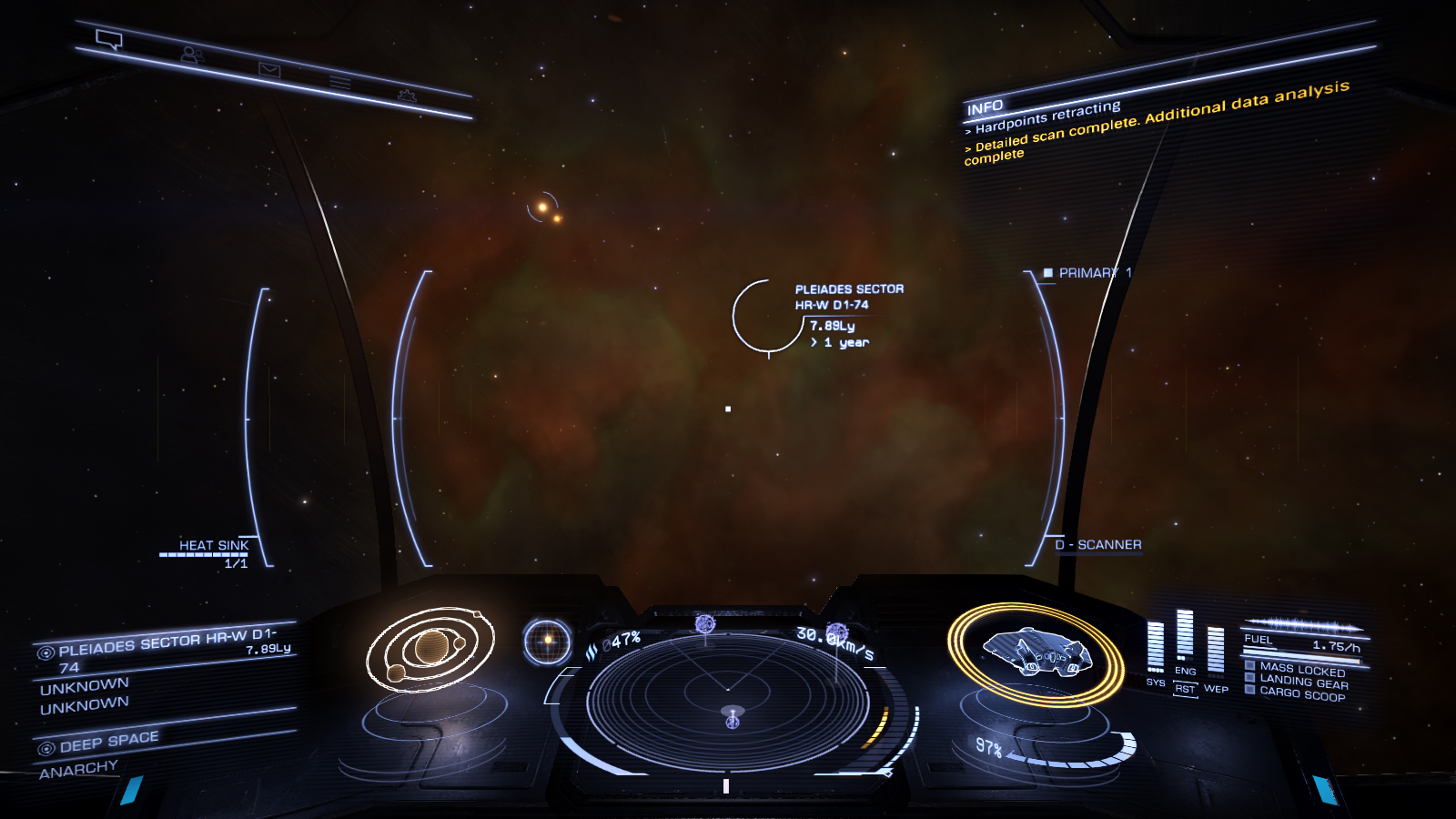Choose the D-Scanner fire group entry
The width and height of the screenshot is (1456, 819).
click(x=1098, y=545)
